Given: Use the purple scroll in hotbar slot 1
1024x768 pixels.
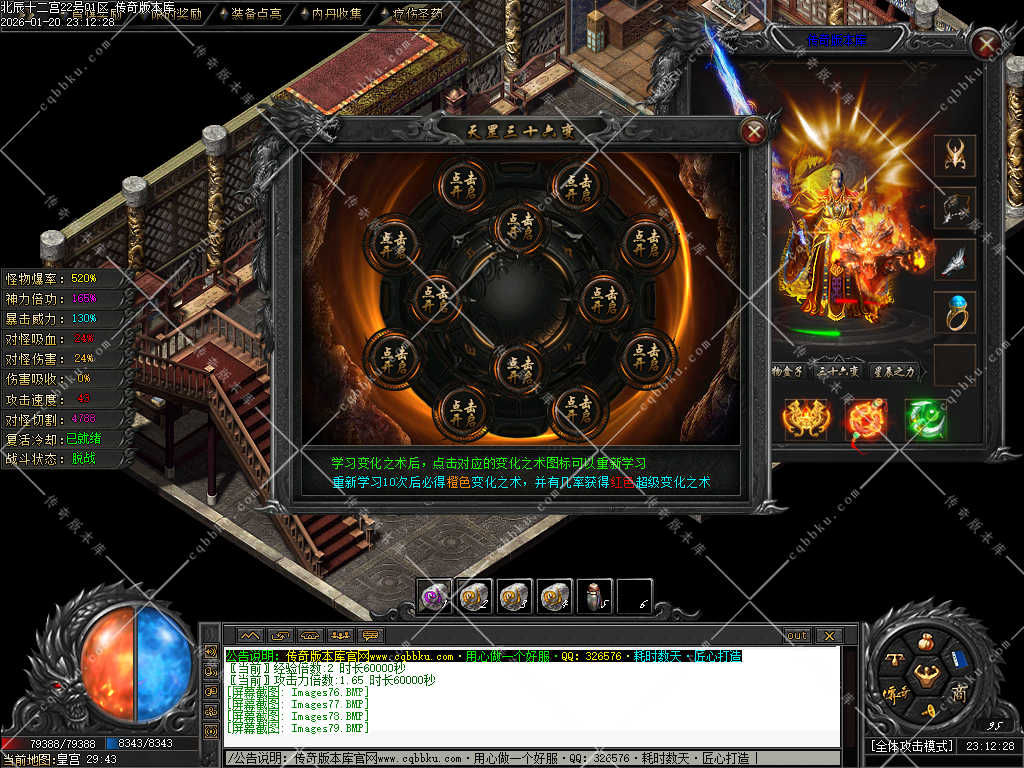Looking at the screenshot, I should tap(434, 597).
